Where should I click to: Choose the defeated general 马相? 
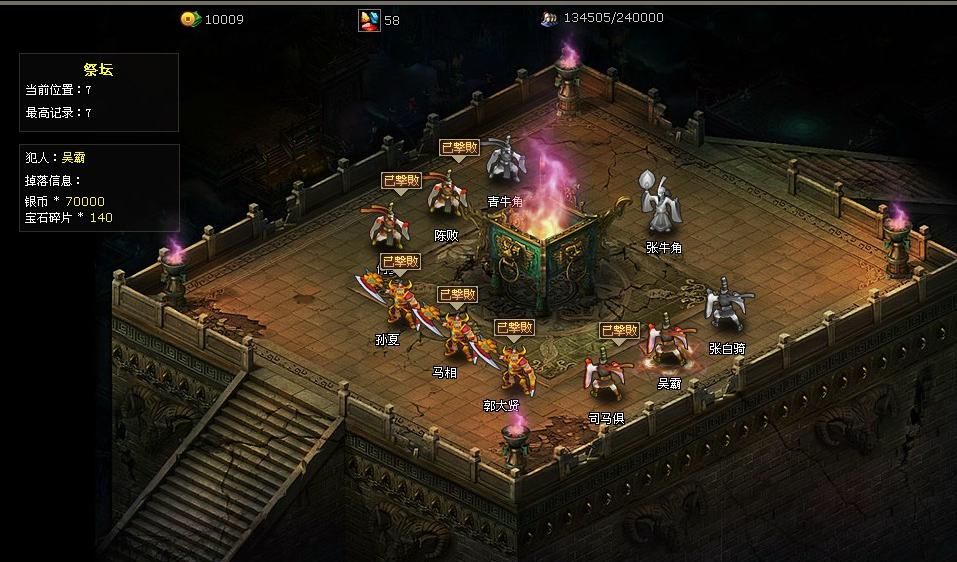point(459,335)
